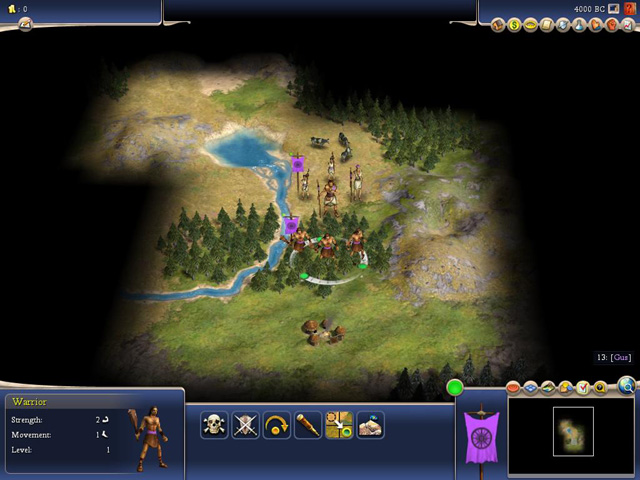Activate the spyglass explore action
Image resolution: width=640 pixels, height=480 pixels.
point(307,425)
